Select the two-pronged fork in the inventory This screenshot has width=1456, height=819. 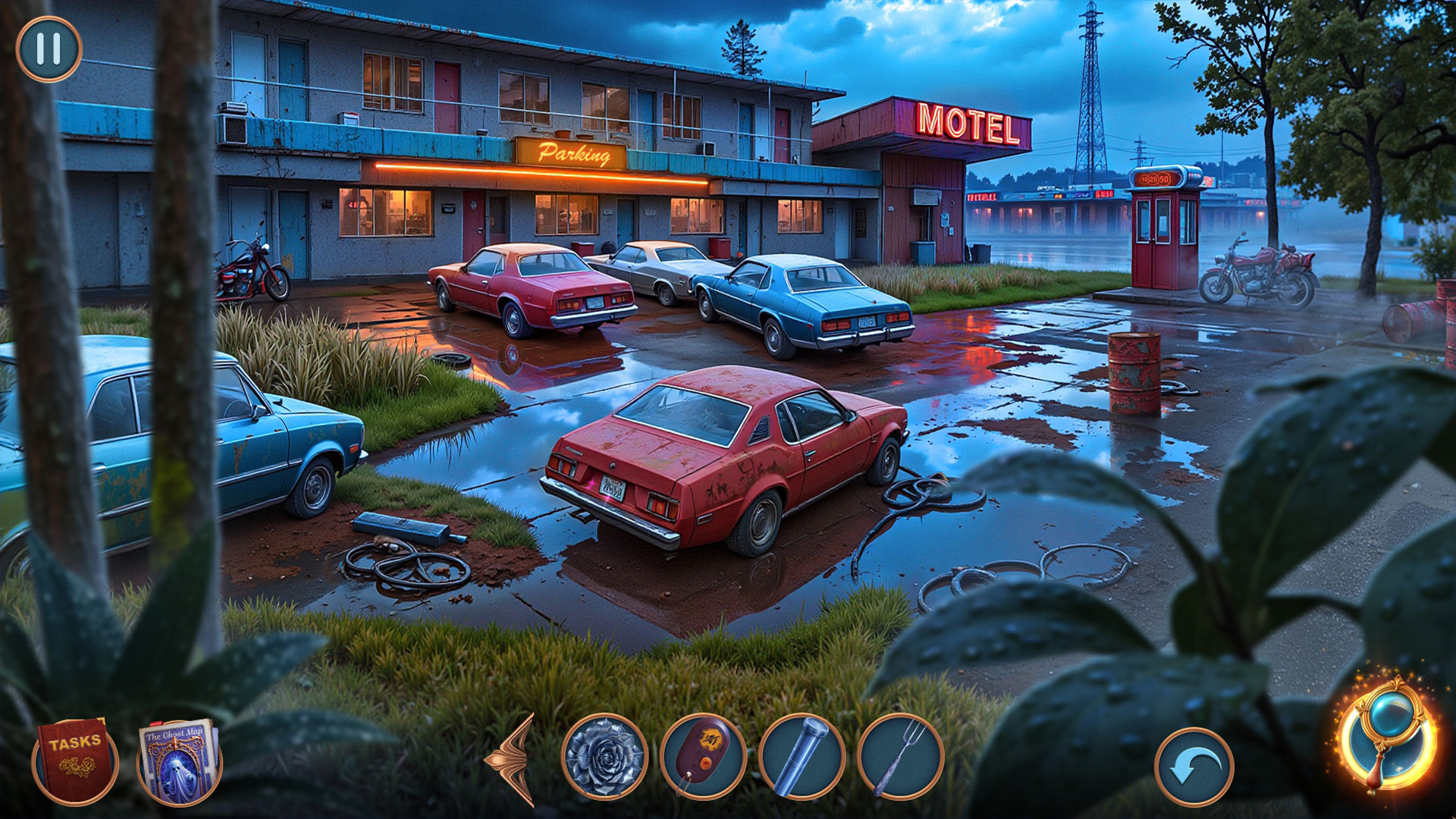coord(900,757)
